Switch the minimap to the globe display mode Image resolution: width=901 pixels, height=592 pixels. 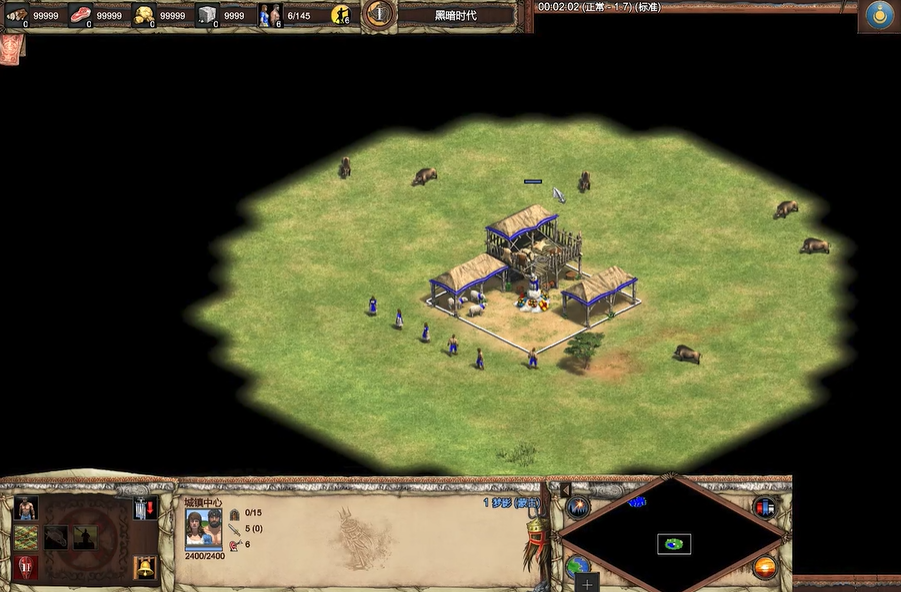click(577, 567)
